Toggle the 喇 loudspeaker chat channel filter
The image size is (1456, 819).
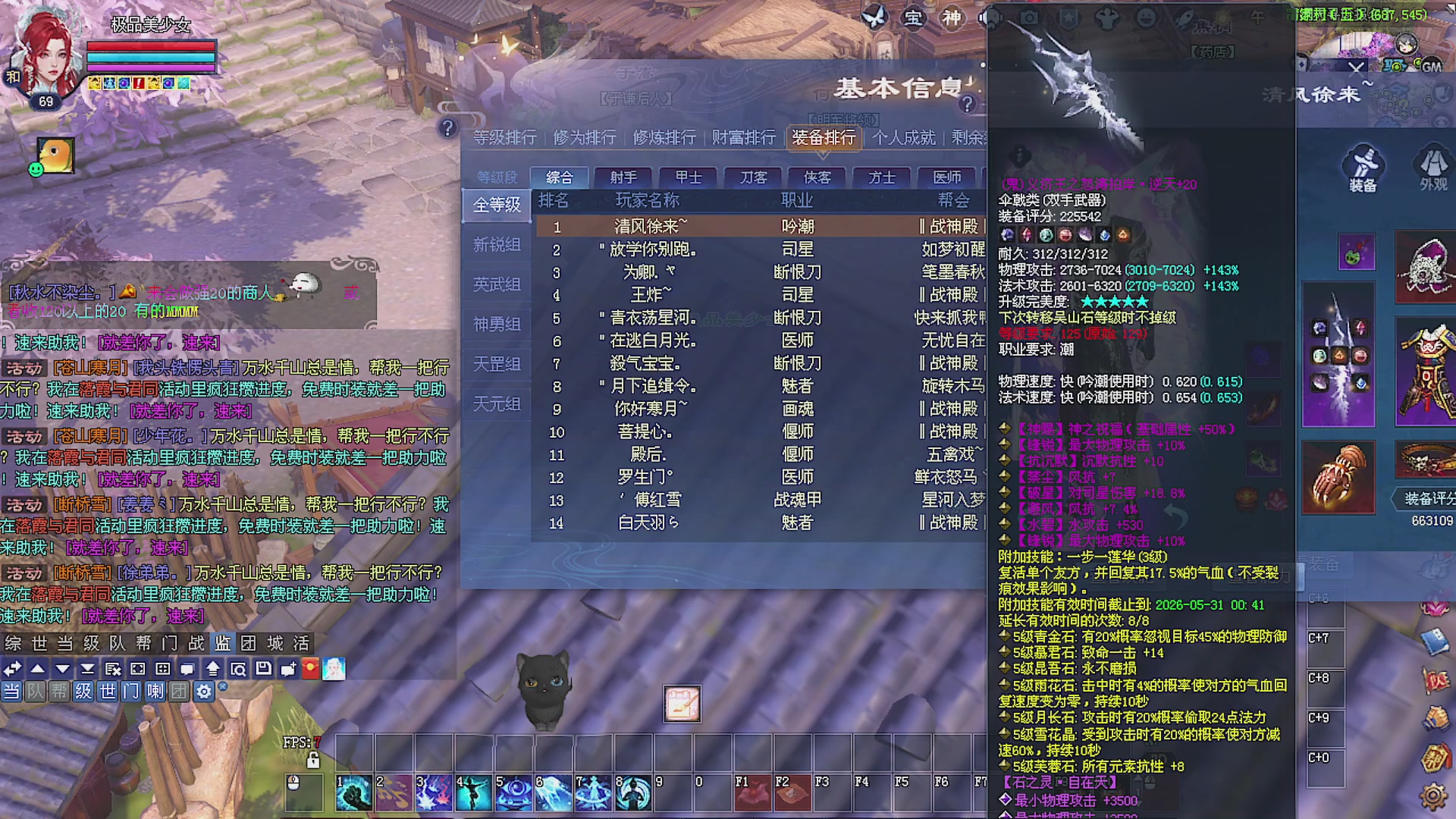tap(155, 692)
